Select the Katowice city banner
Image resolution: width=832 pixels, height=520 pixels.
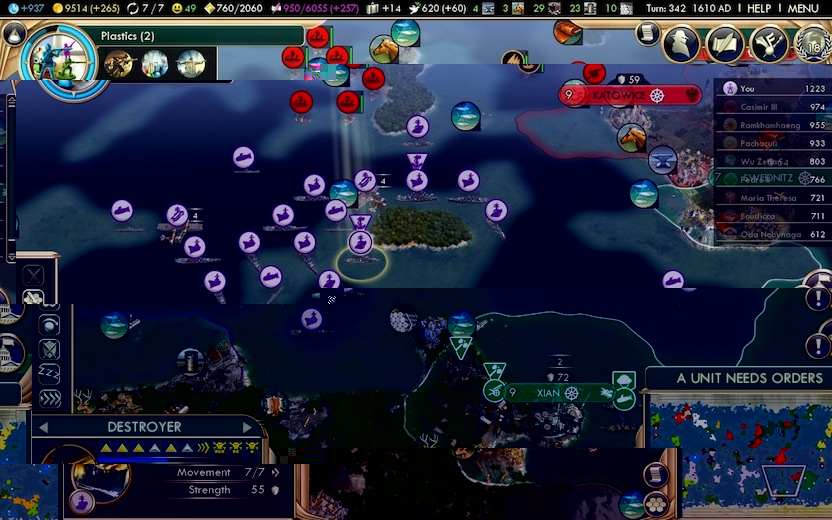tap(630, 95)
